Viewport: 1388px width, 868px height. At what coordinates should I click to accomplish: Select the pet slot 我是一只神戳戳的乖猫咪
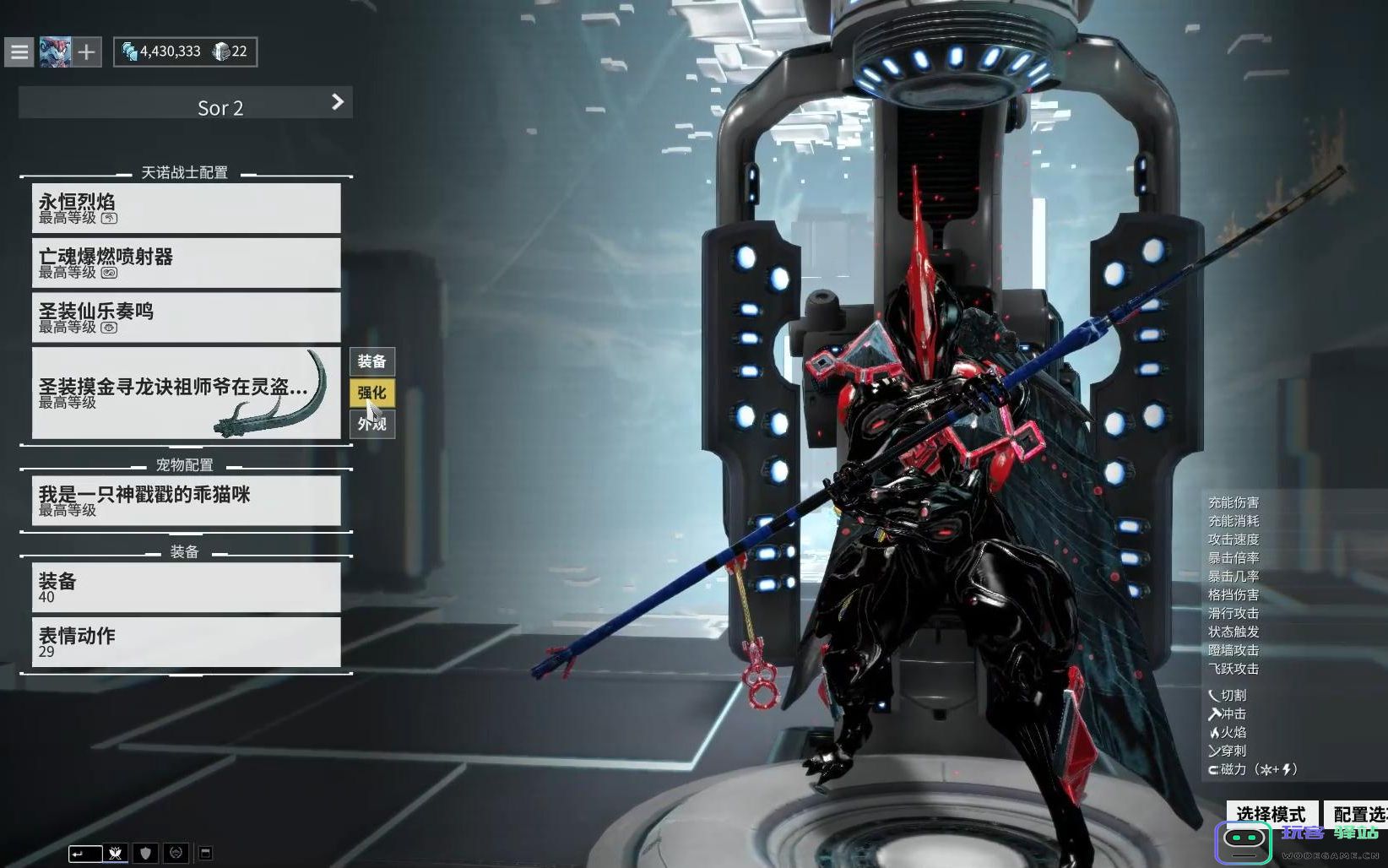coord(186,501)
